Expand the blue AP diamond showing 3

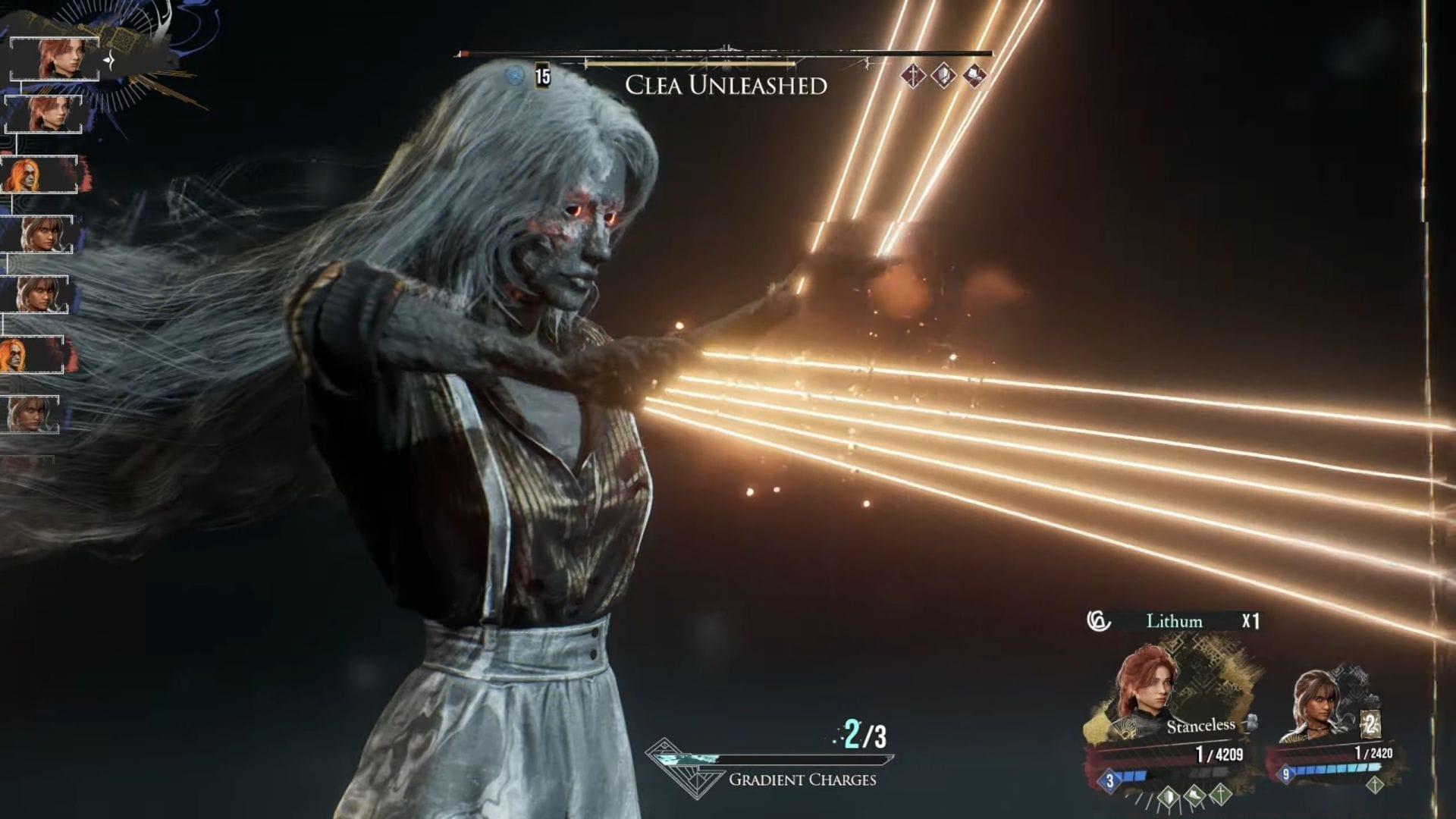point(1109,782)
